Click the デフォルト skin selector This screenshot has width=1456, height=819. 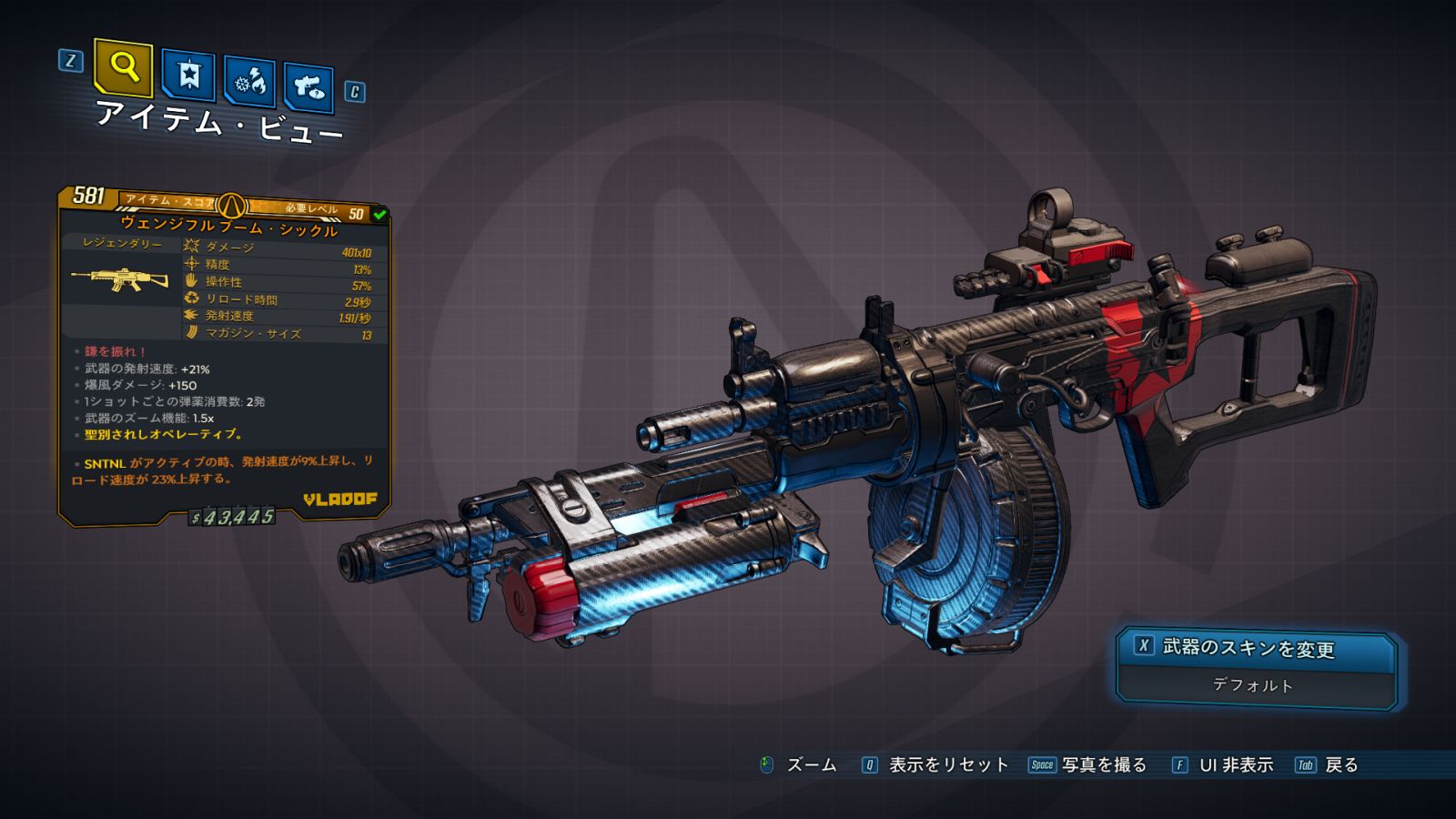click(1253, 685)
